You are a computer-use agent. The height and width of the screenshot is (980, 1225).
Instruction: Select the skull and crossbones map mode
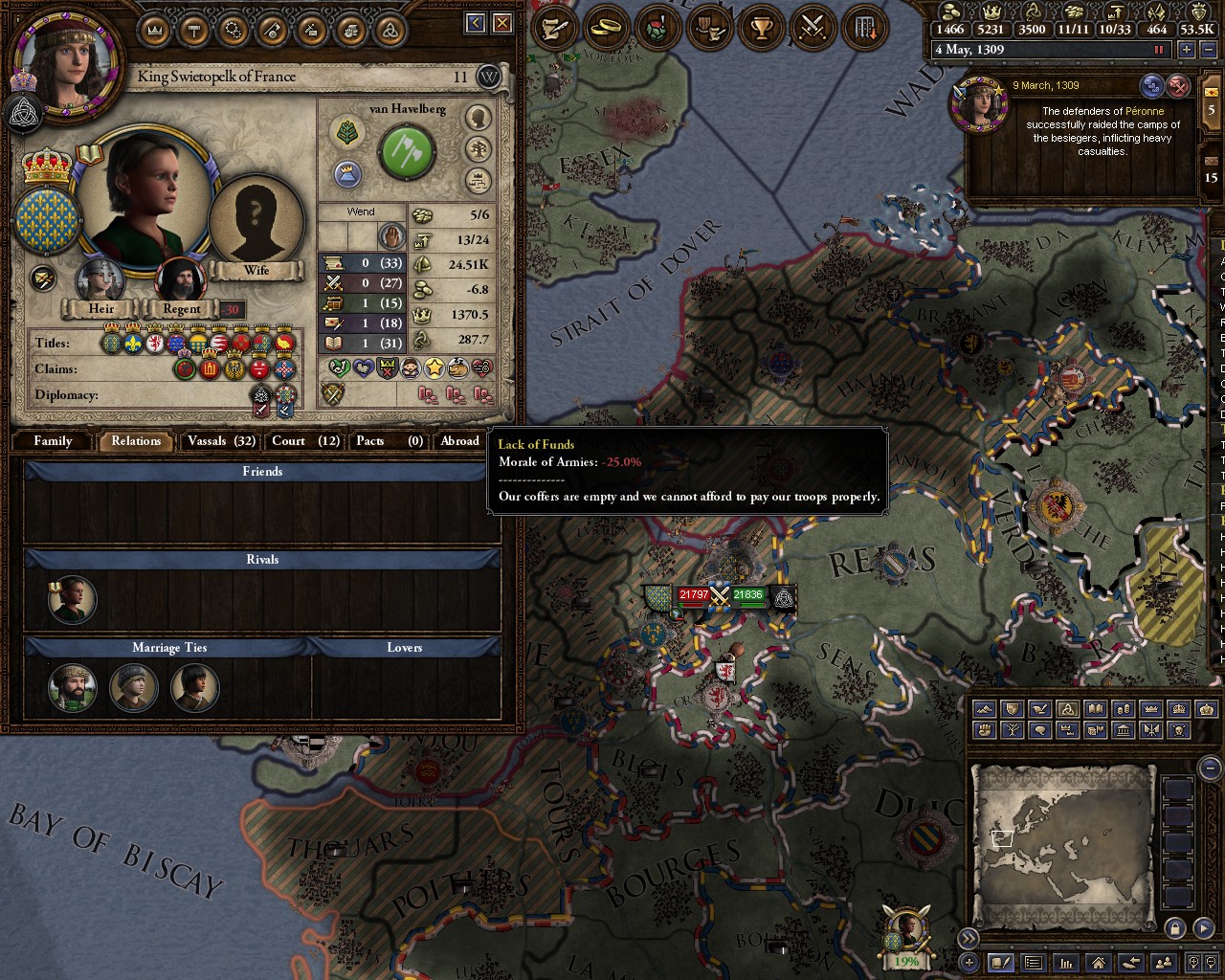click(x=1179, y=730)
